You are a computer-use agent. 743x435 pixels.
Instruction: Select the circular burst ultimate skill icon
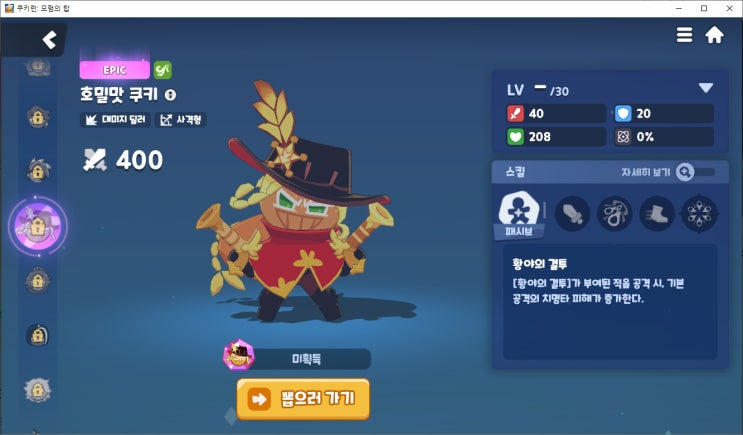coord(699,213)
